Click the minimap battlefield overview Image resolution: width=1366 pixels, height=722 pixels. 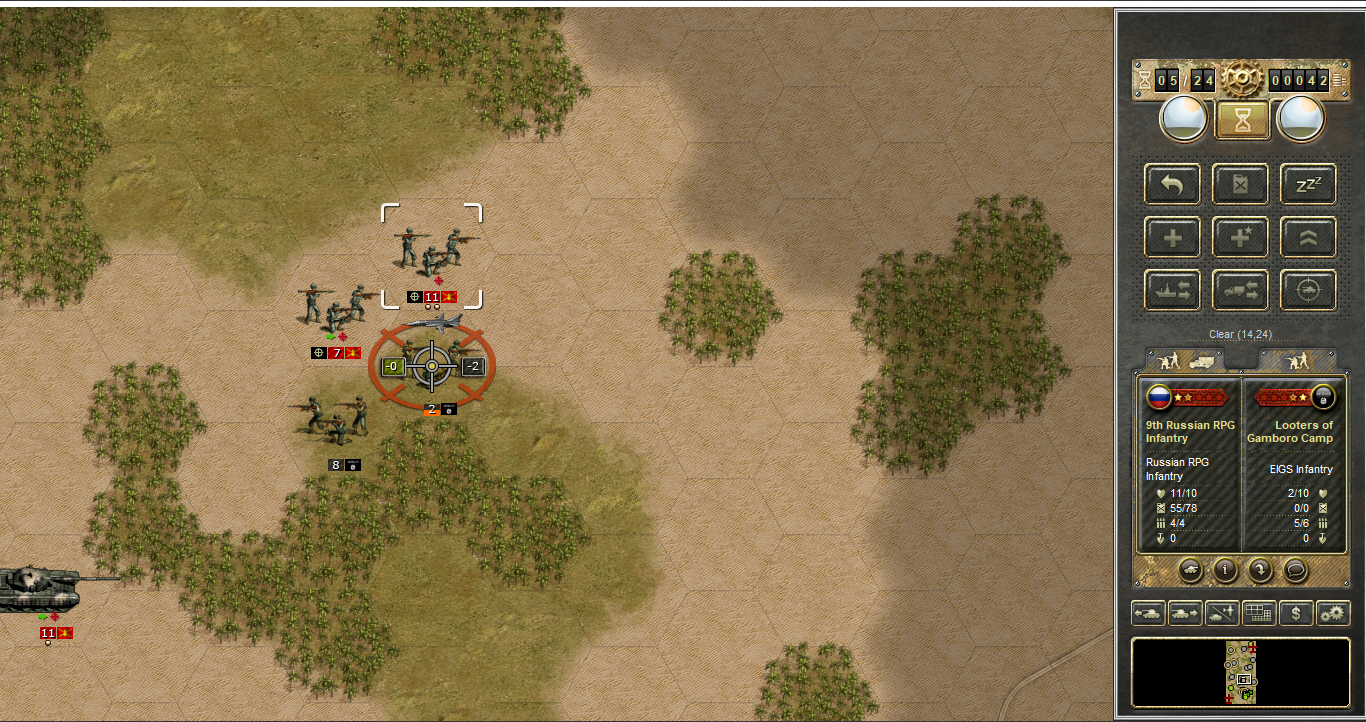point(1240,672)
